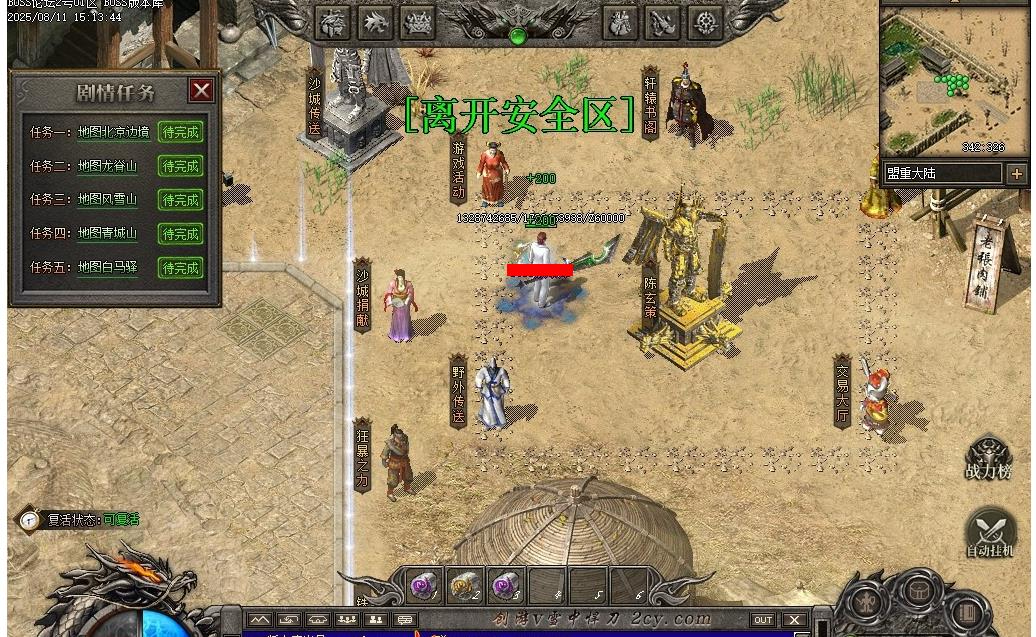Click the dragon head icon in top bar
The height and width of the screenshot is (637, 1036).
tap(376, 22)
